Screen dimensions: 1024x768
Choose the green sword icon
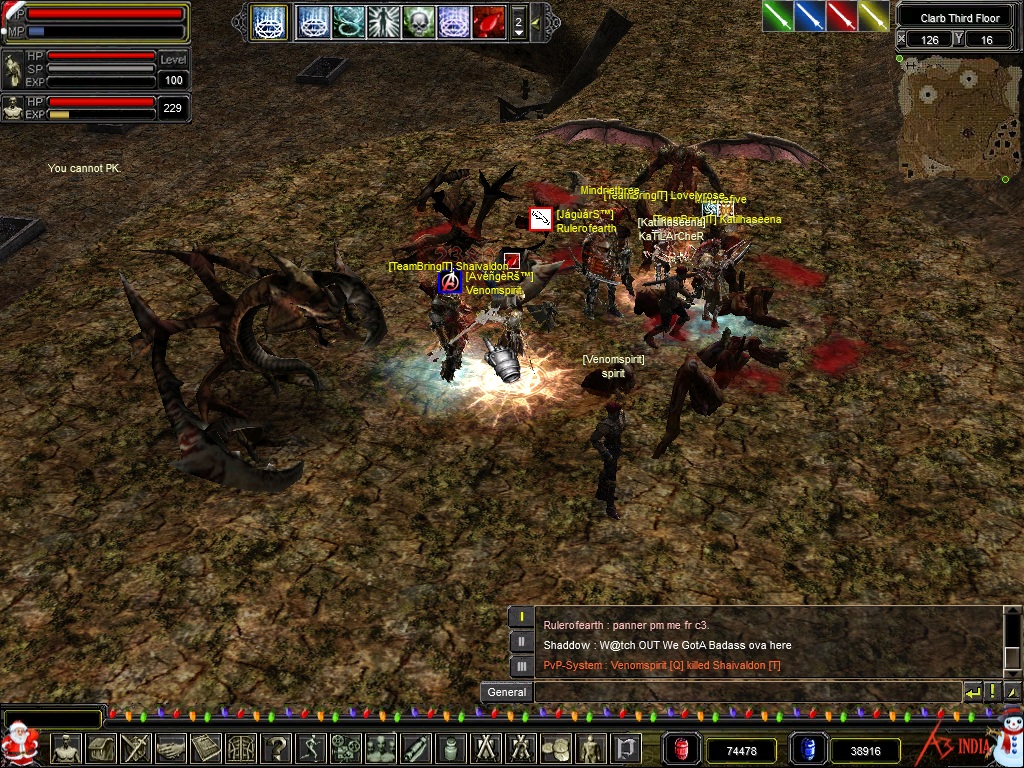(777, 16)
